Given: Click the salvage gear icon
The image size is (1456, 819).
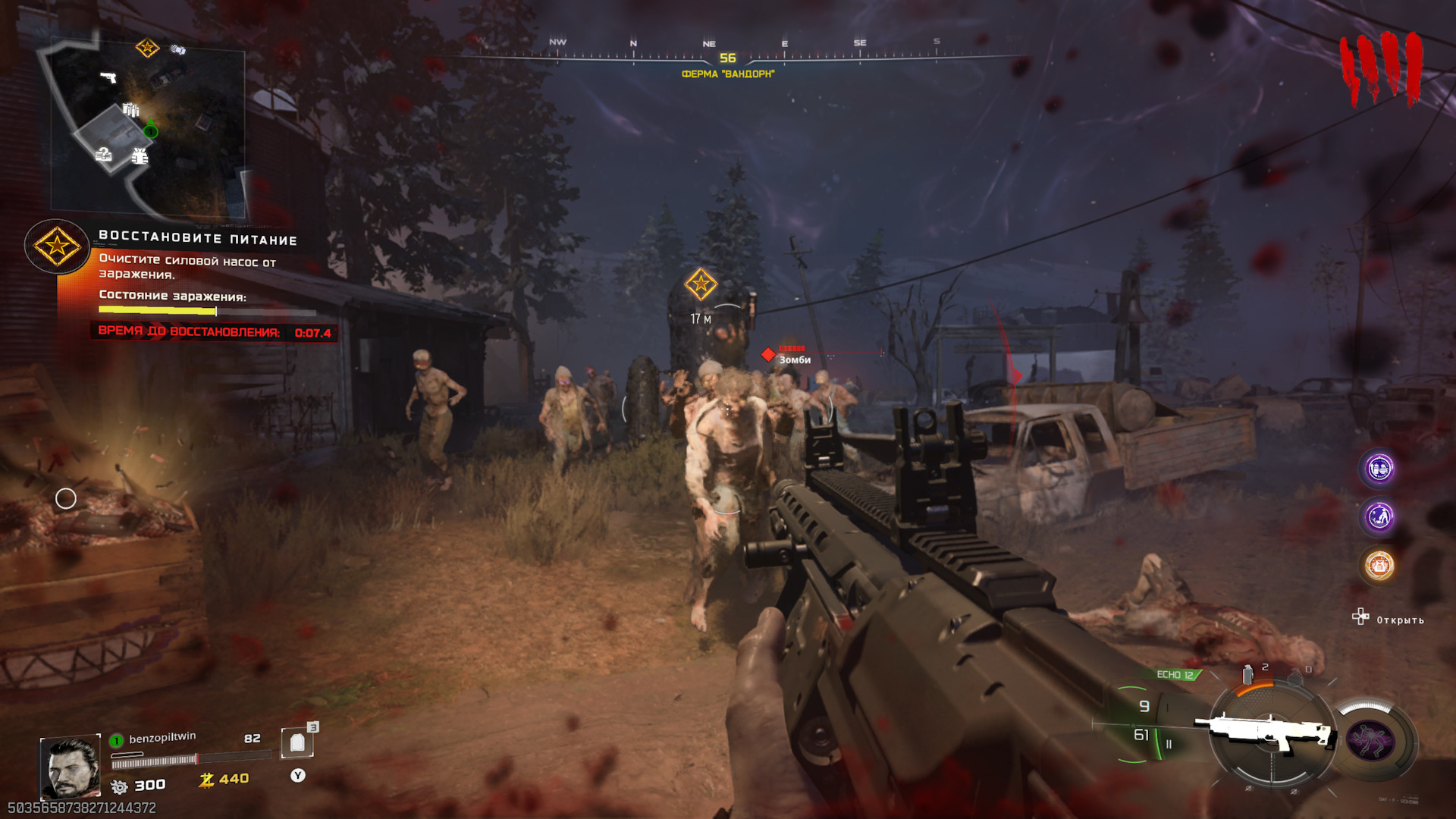Looking at the screenshot, I should pos(119,786).
